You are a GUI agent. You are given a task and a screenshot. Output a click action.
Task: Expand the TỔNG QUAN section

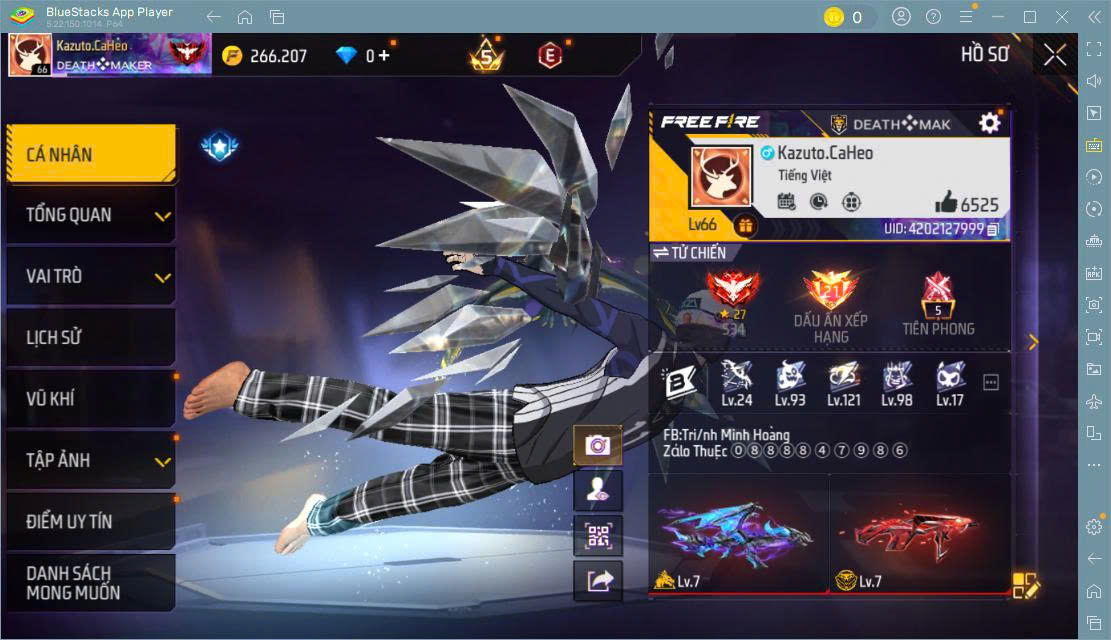coord(90,215)
